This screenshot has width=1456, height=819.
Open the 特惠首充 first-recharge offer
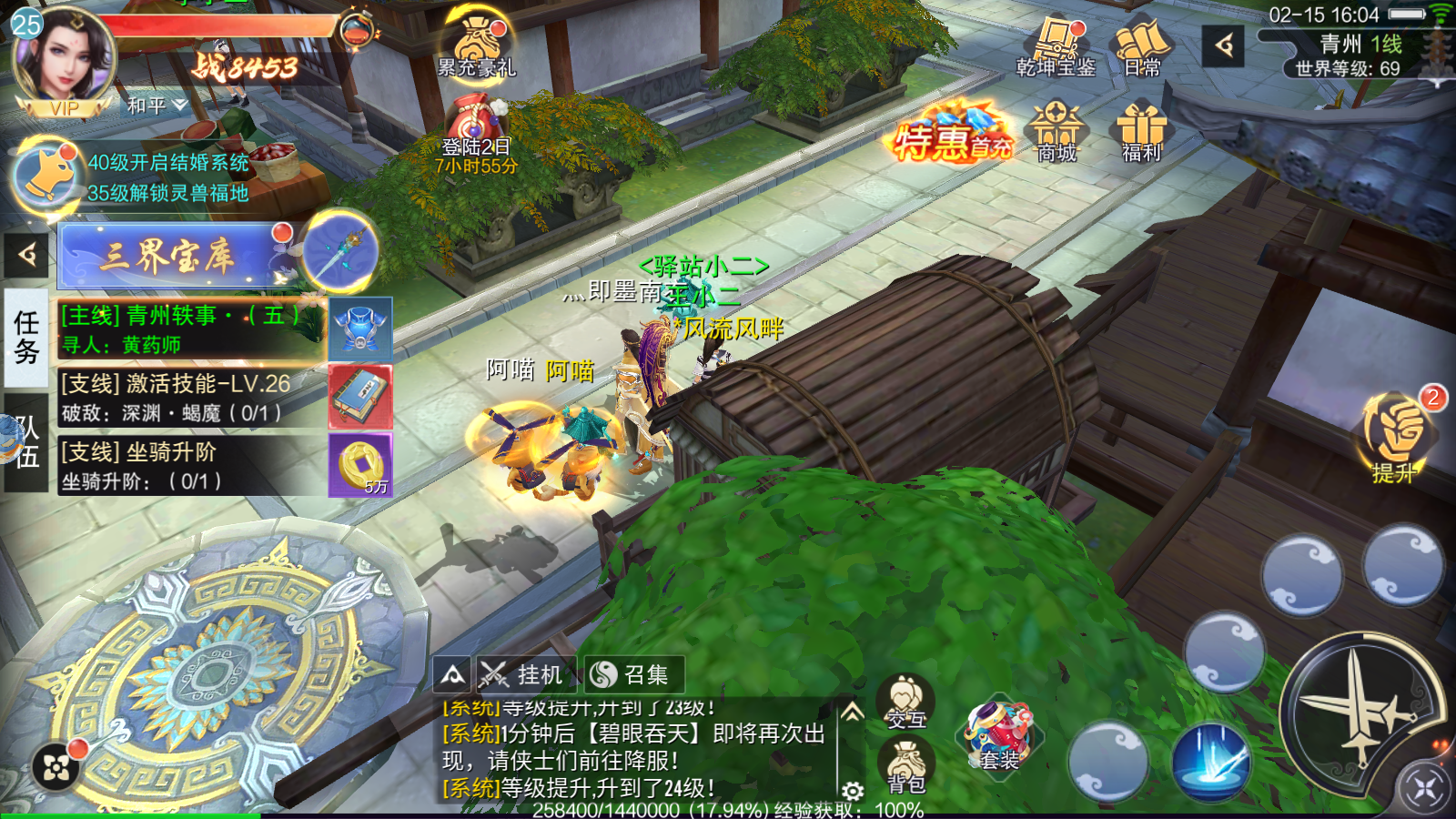(951, 136)
